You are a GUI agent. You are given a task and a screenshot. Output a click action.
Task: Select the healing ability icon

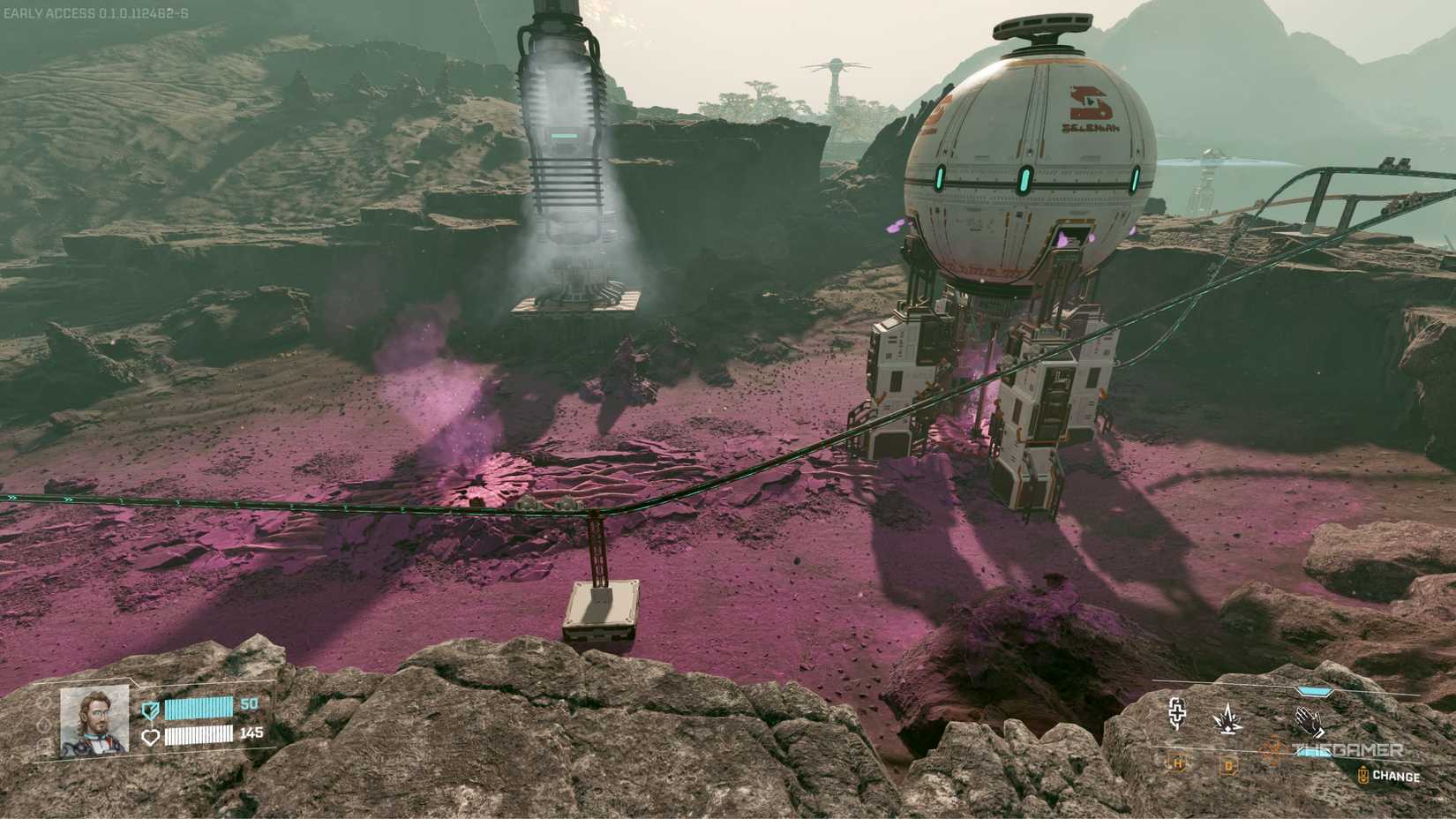1176,715
